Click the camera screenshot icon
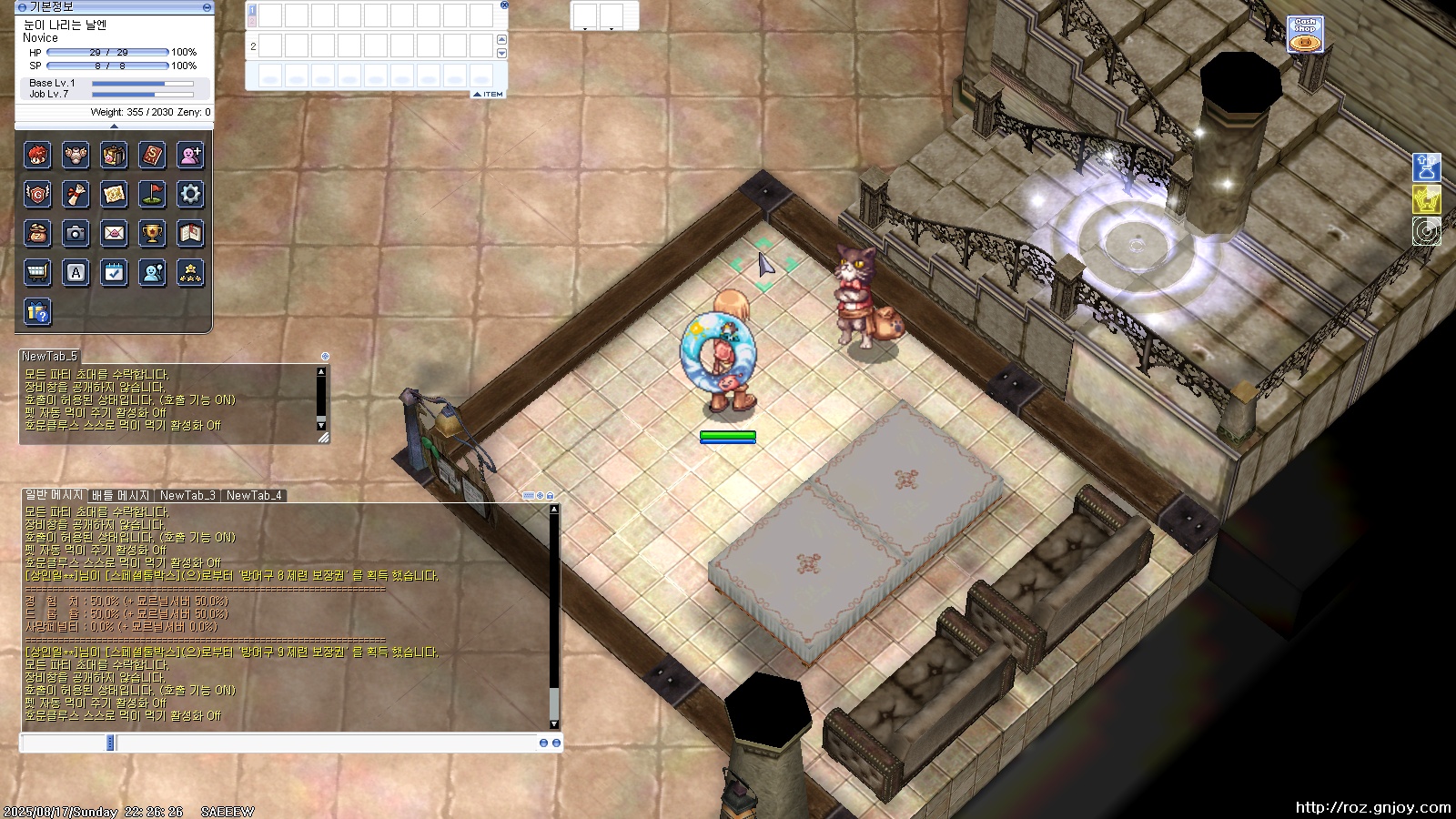 76,233
